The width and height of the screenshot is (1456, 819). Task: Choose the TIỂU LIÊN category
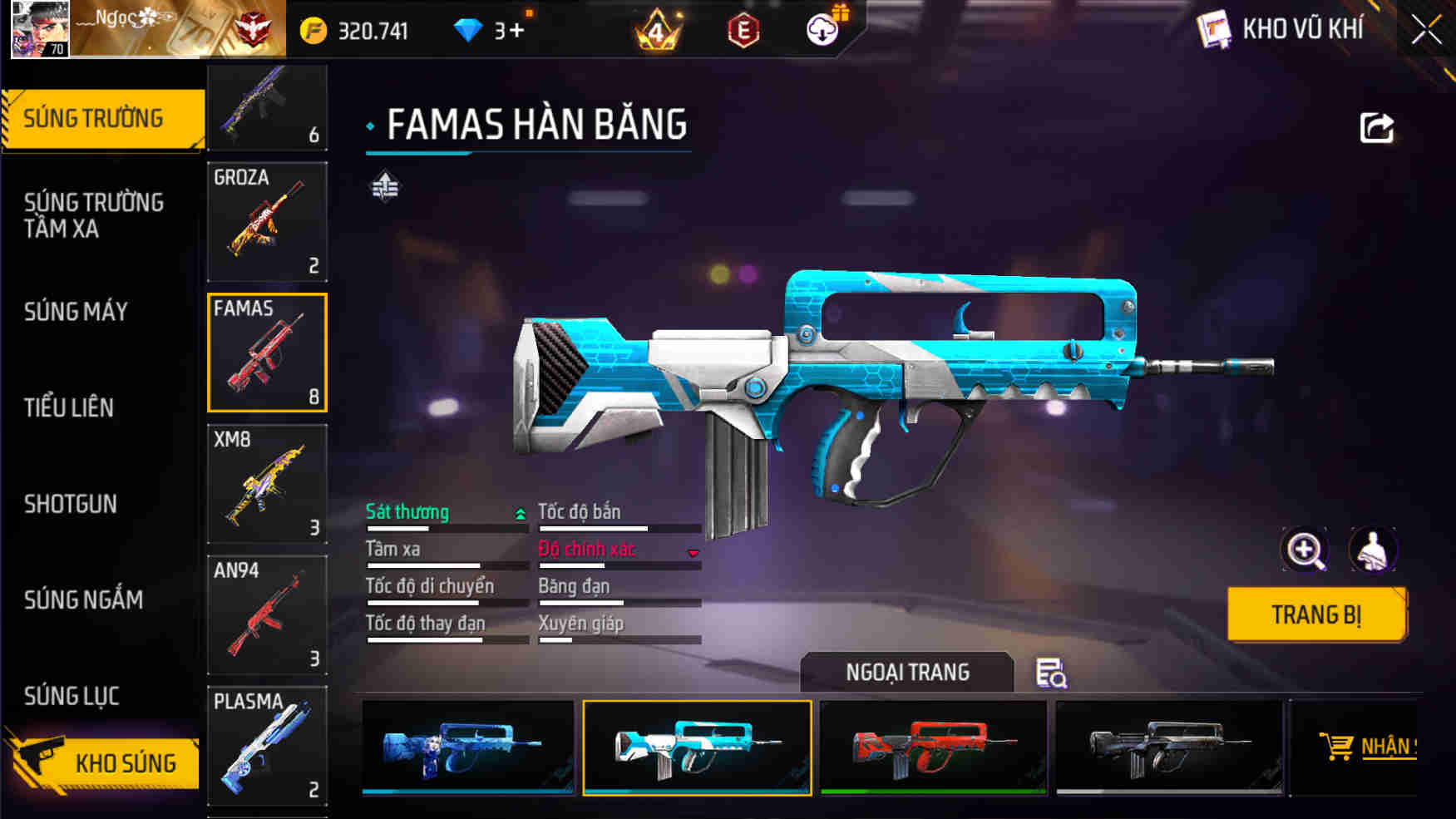(69, 407)
